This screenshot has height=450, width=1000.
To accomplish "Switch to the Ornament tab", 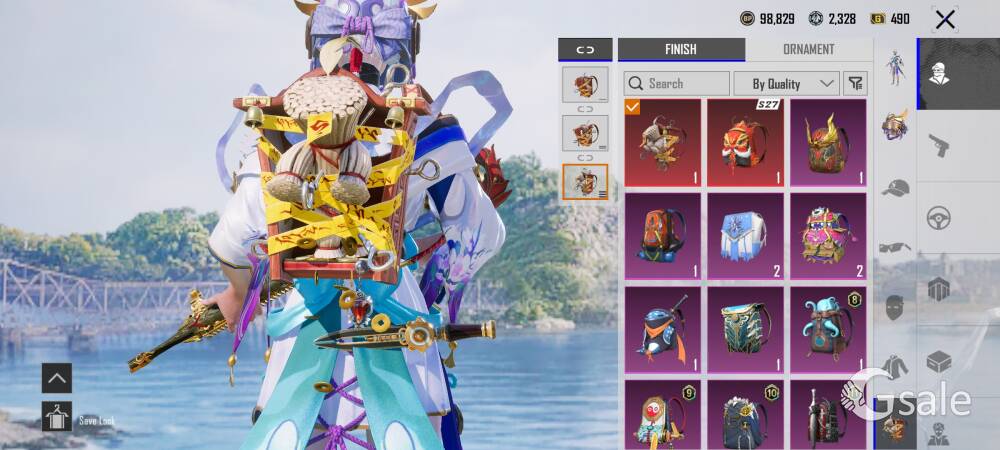I will pyautogui.click(x=808, y=50).
